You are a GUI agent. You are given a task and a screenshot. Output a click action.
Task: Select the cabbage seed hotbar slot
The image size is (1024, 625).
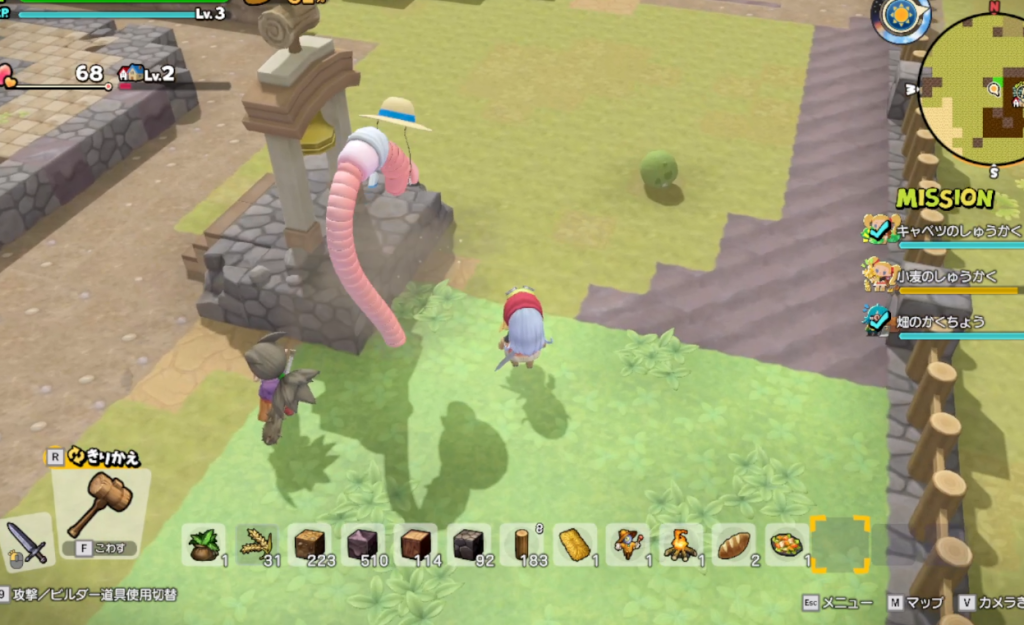[204, 545]
